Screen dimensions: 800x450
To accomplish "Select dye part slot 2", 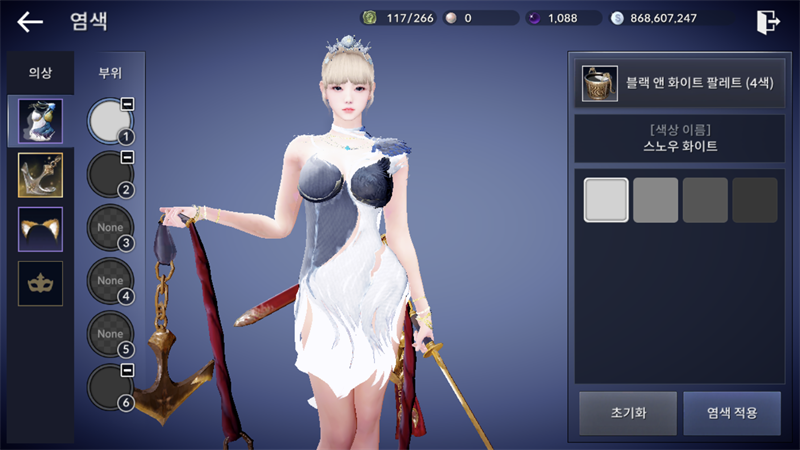I will click(x=110, y=174).
